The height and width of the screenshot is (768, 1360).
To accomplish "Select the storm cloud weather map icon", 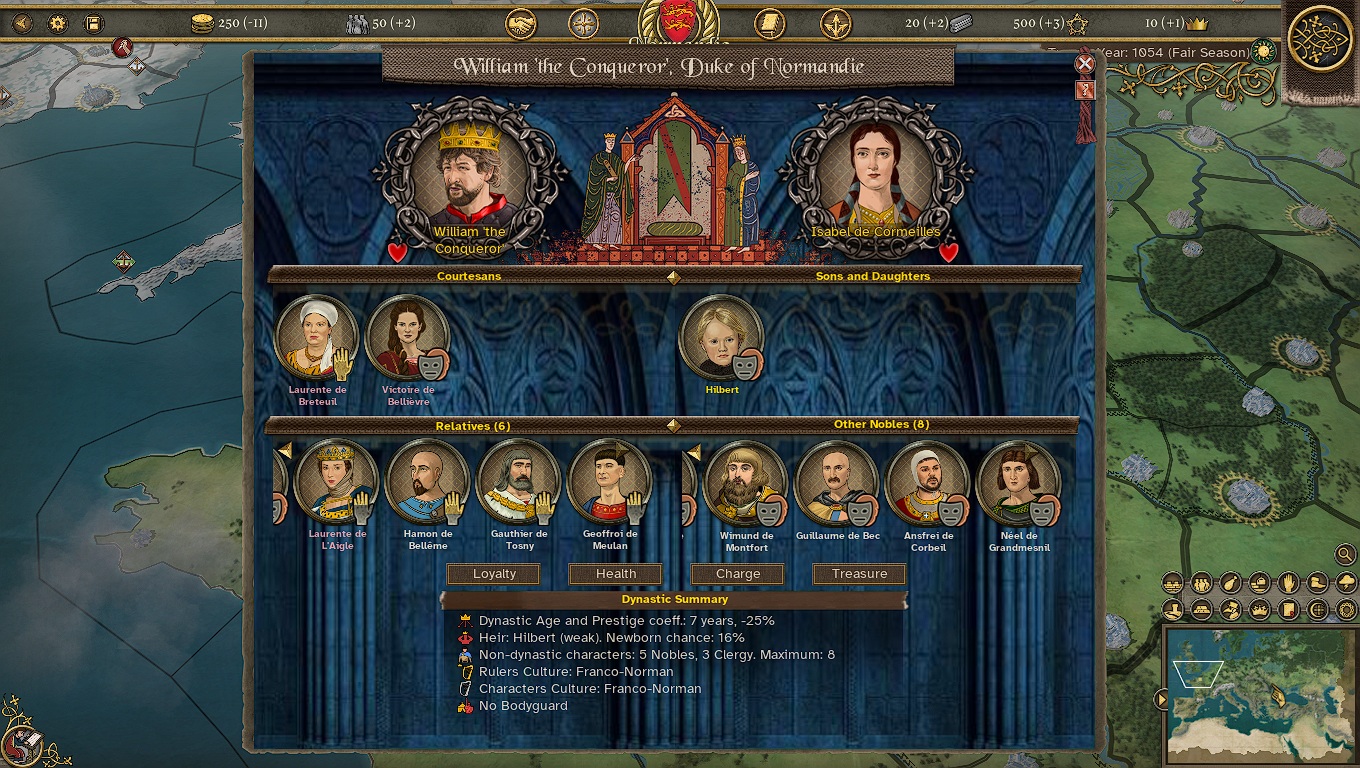I will coord(1346,582).
